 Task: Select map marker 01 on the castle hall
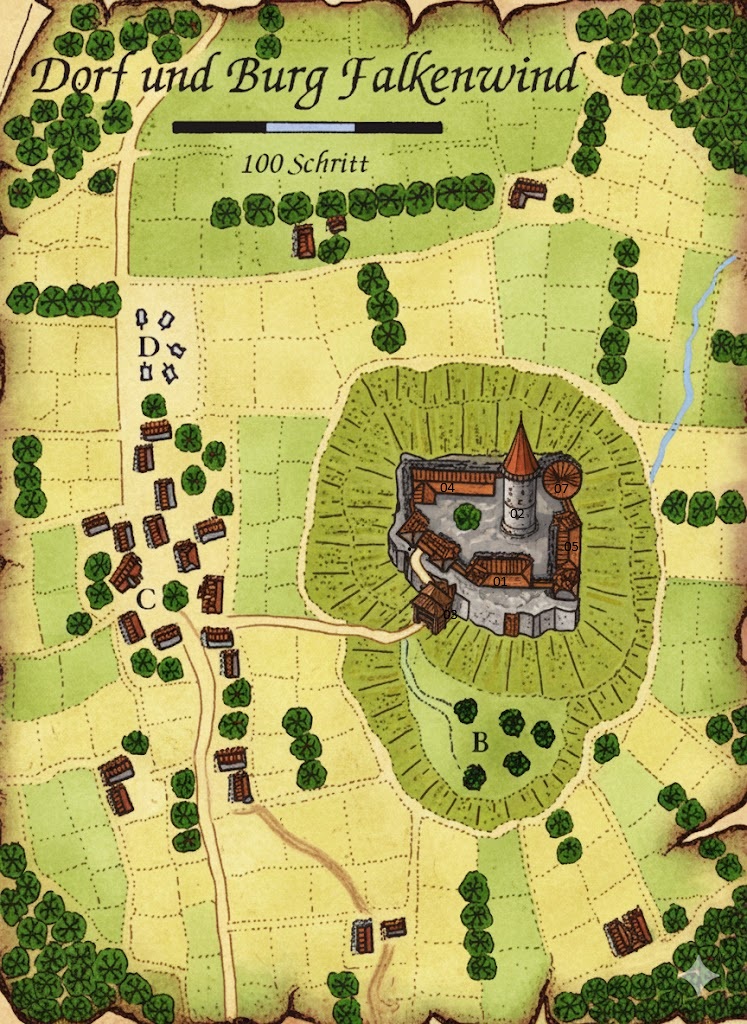500,581
